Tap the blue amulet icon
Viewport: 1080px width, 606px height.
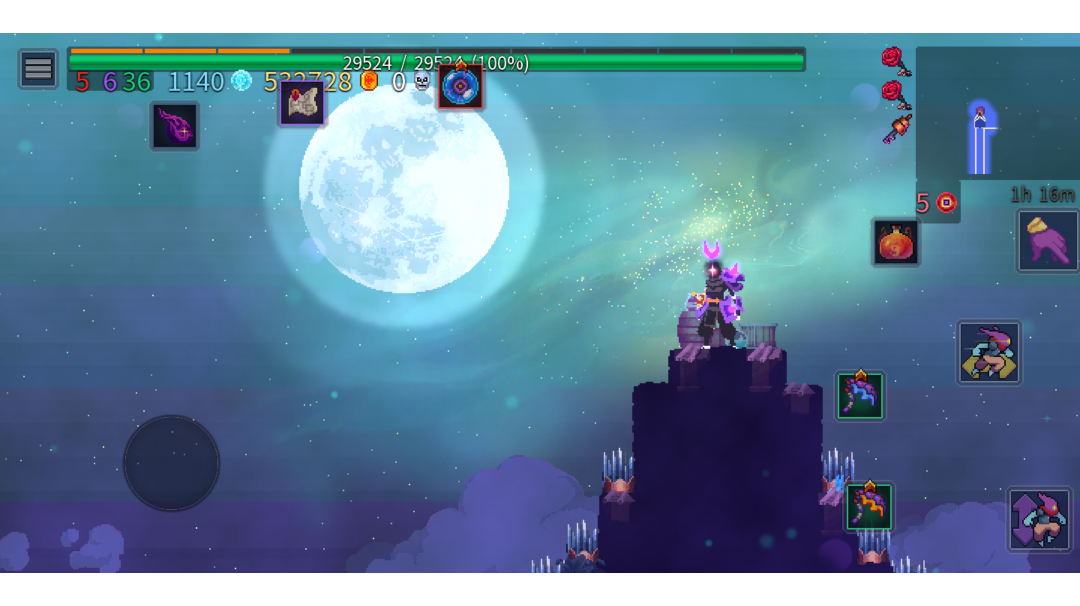click(x=460, y=86)
